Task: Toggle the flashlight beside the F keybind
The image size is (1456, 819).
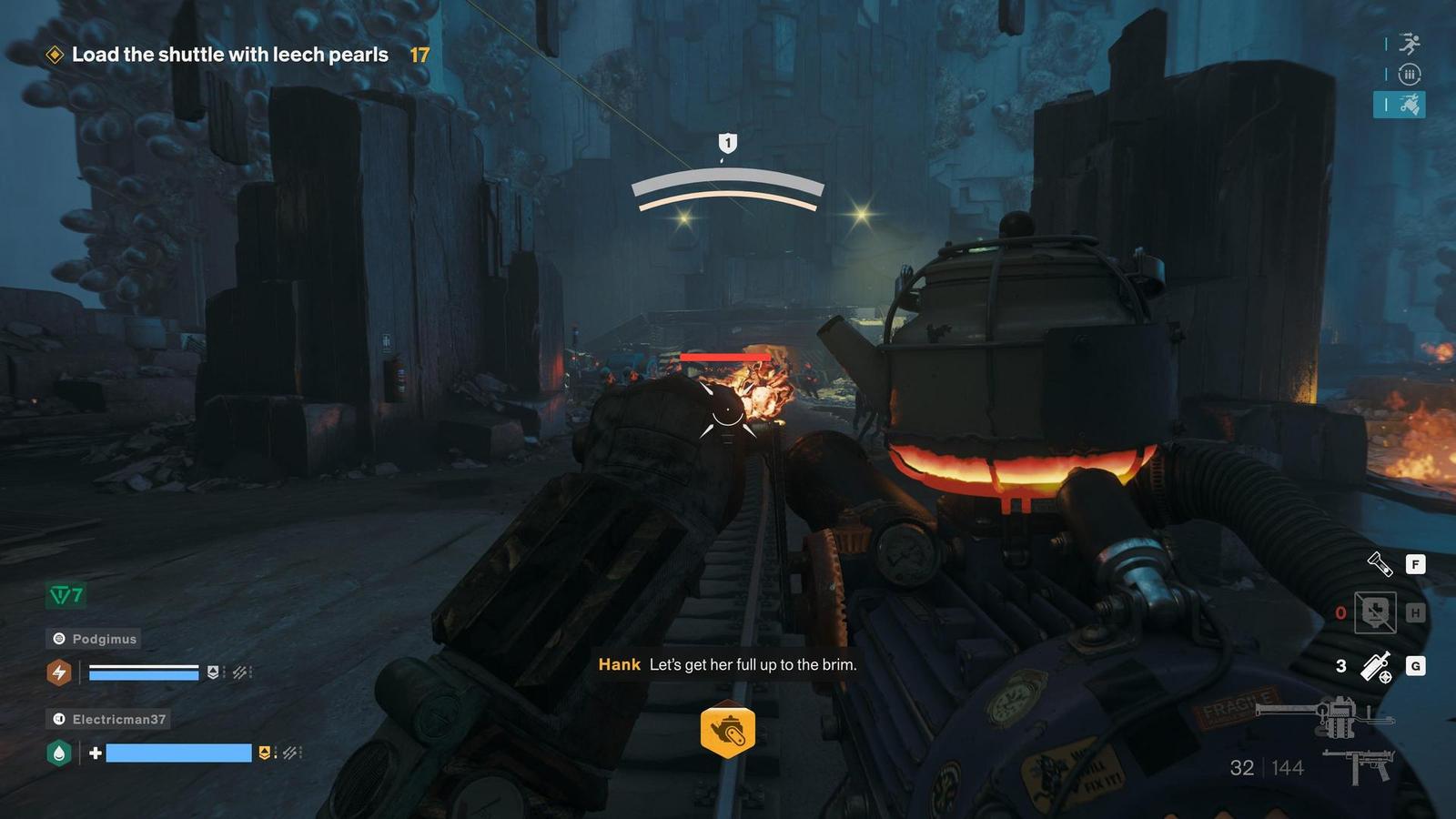Action: (1378, 565)
